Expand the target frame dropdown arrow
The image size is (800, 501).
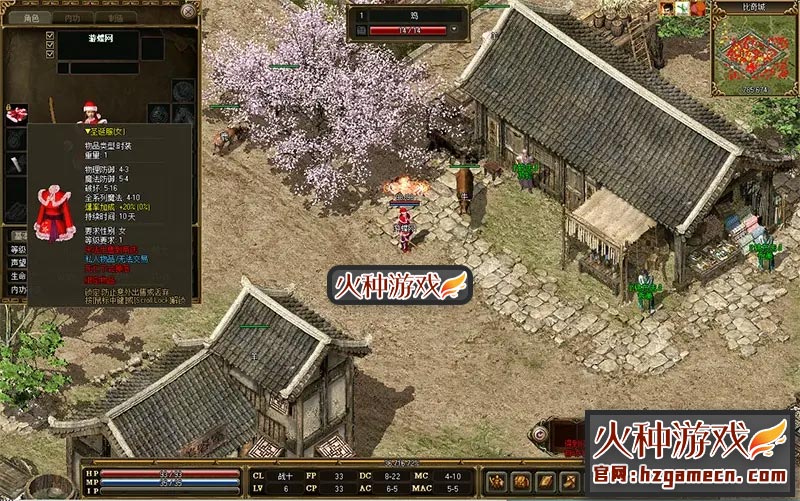[x=456, y=31]
